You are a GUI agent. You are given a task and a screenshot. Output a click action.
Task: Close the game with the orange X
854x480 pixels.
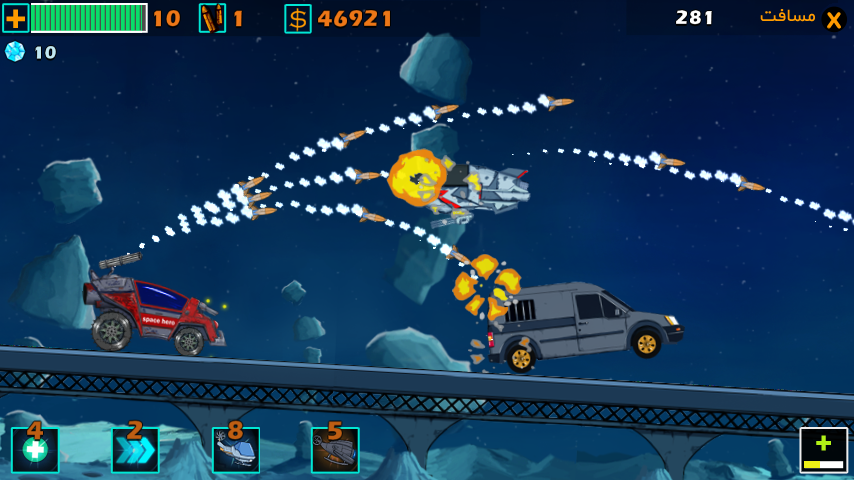[833, 18]
